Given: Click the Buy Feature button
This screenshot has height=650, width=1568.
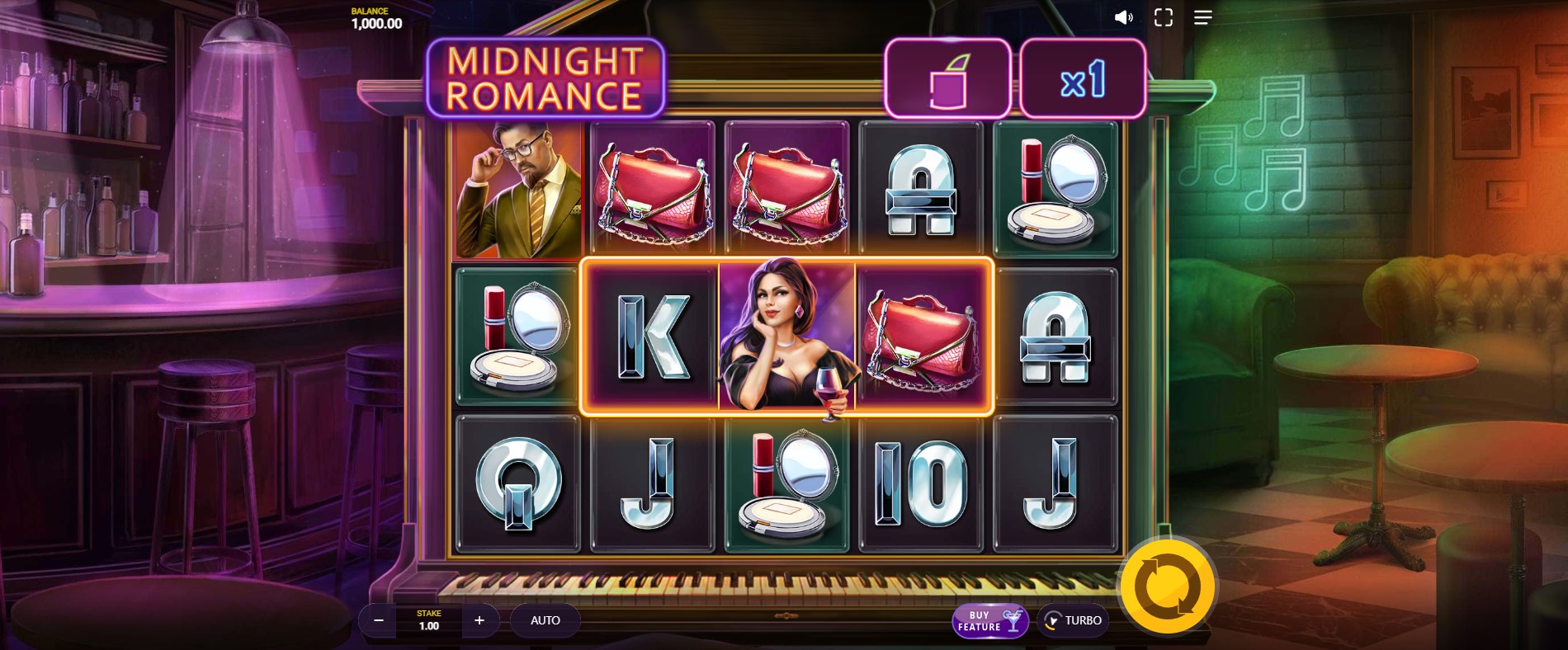Looking at the screenshot, I should 989,621.
